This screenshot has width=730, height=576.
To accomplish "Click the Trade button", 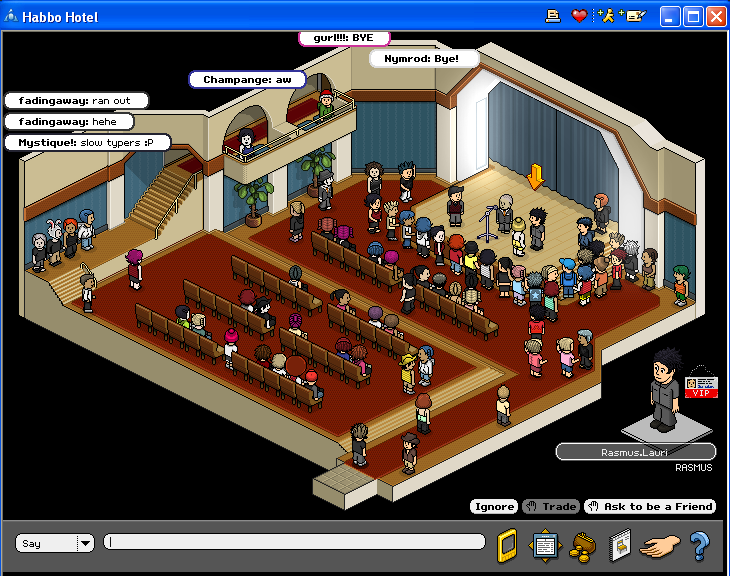I will point(550,506).
